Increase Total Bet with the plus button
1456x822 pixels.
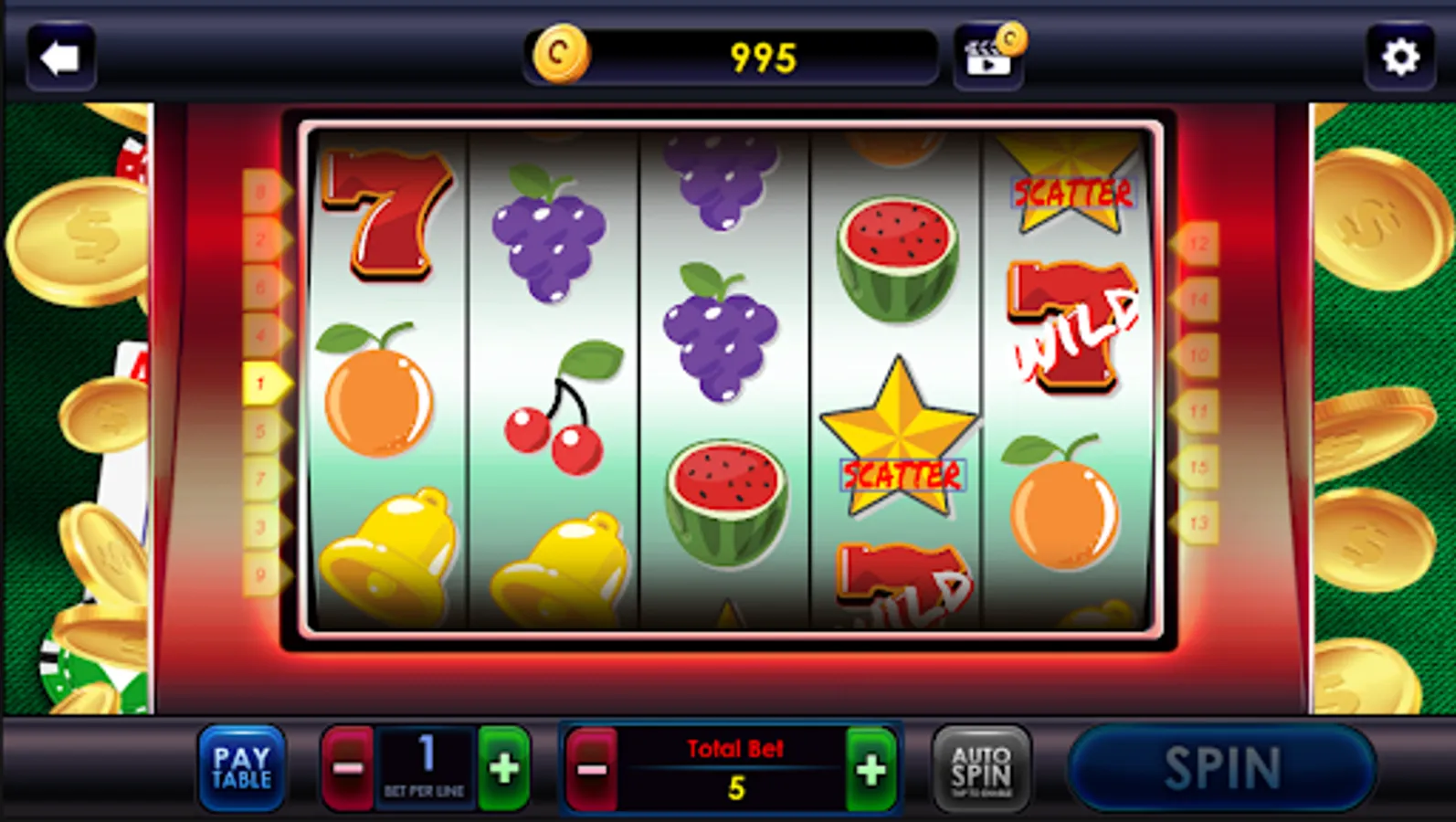870,767
